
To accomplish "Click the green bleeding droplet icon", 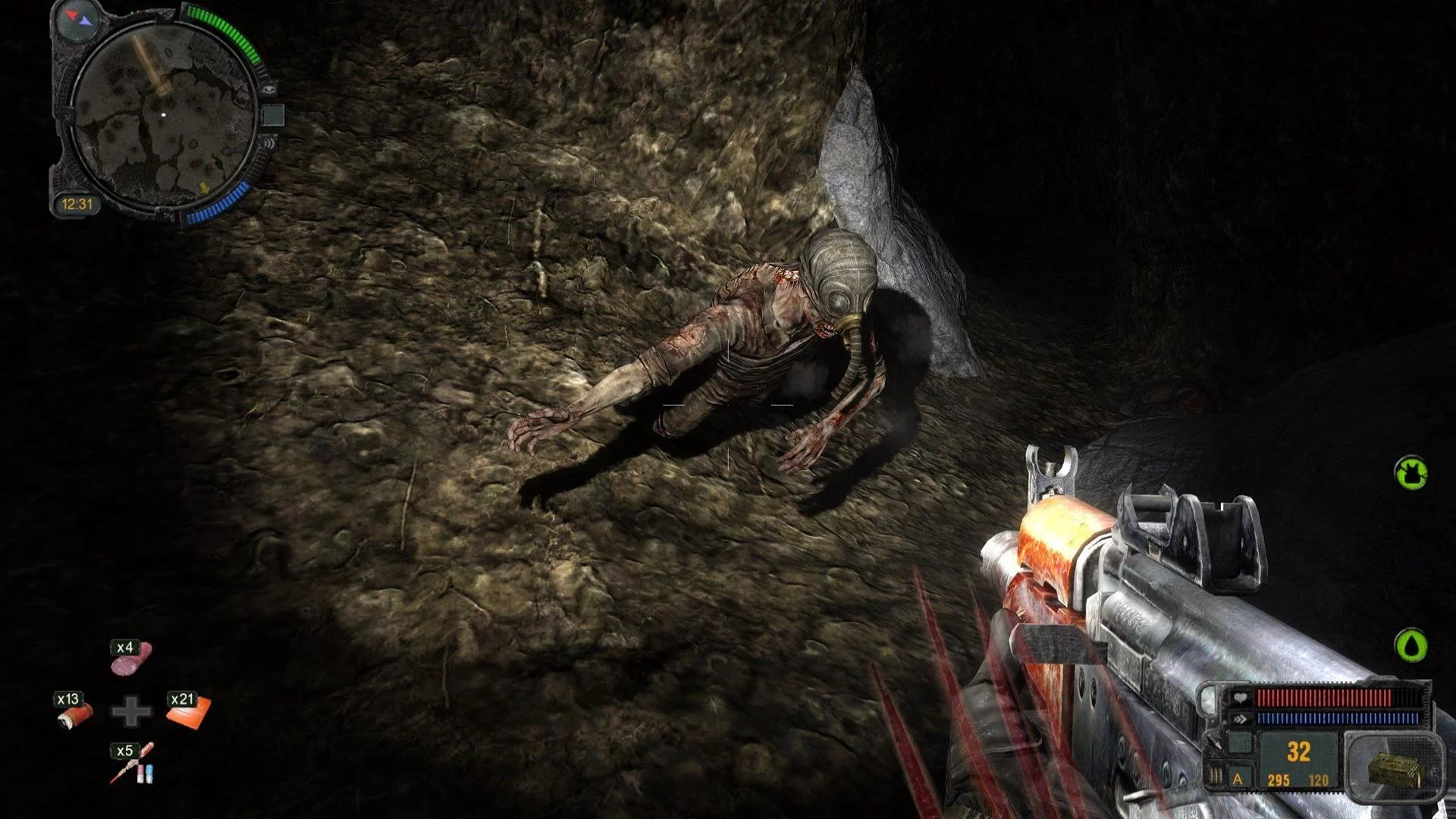I will pos(1410,645).
